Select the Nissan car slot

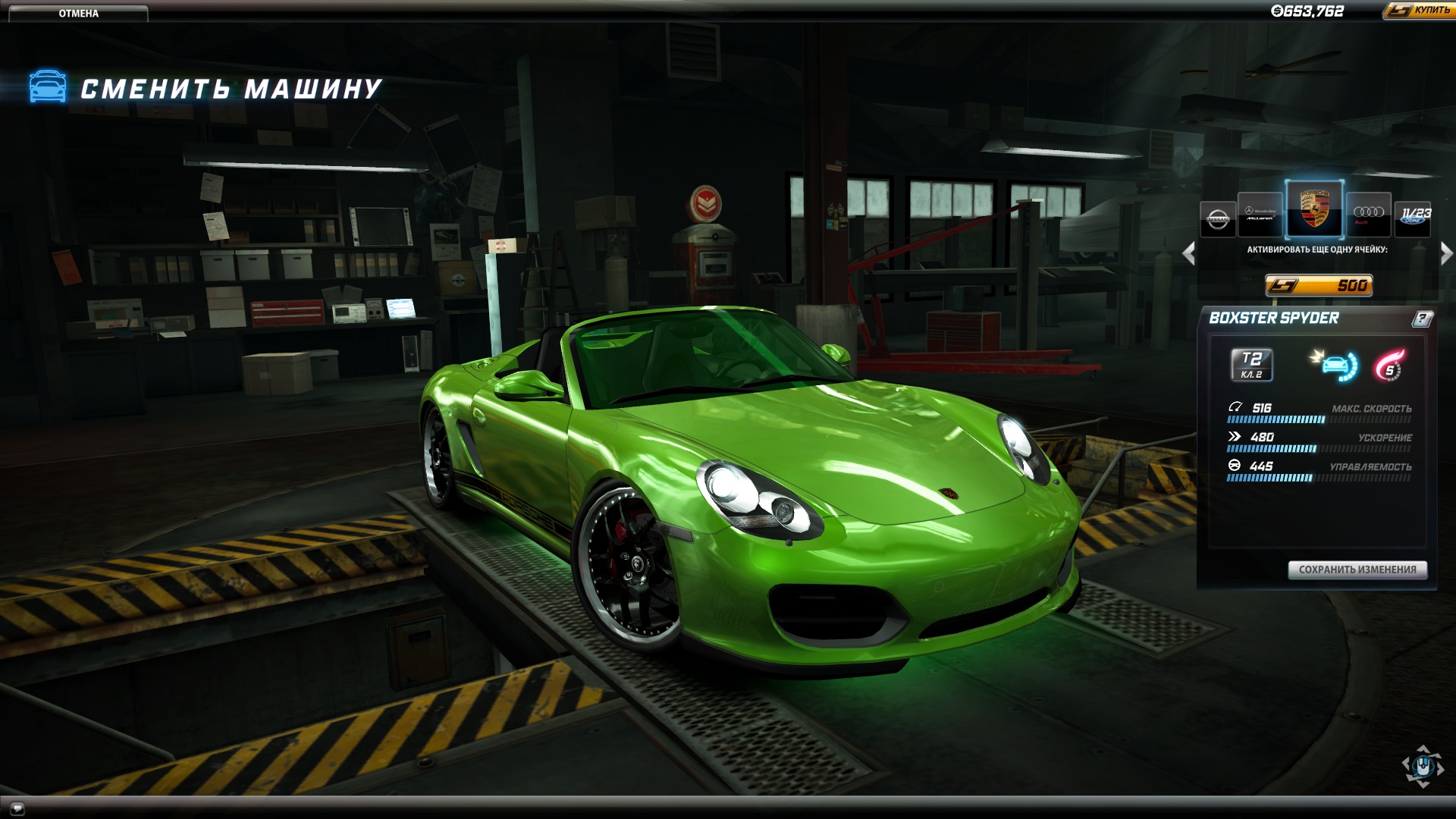coord(1218,219)
